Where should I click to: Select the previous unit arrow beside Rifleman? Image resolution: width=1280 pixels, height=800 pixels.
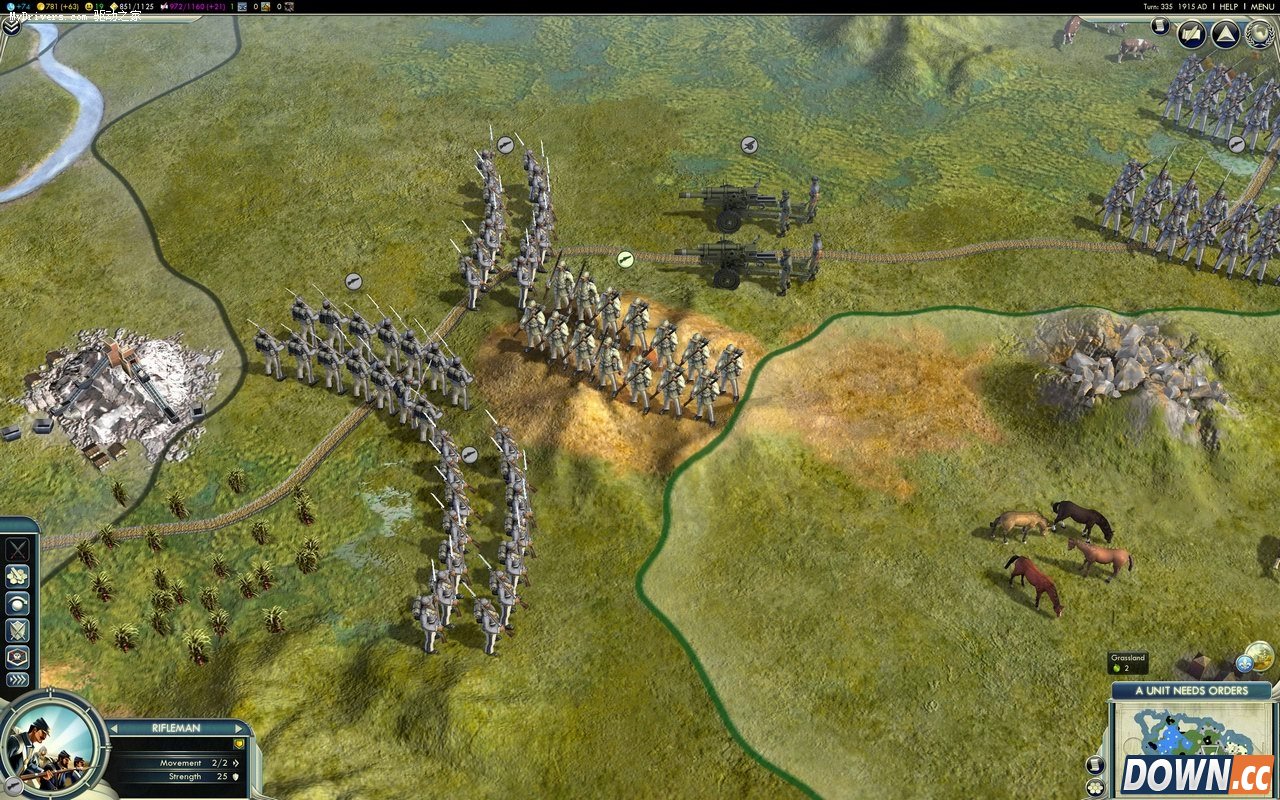coord(113,728)
